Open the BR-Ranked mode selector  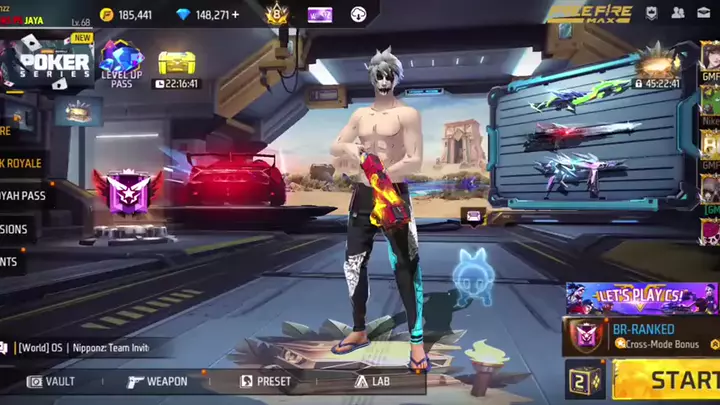coord(640,336)
